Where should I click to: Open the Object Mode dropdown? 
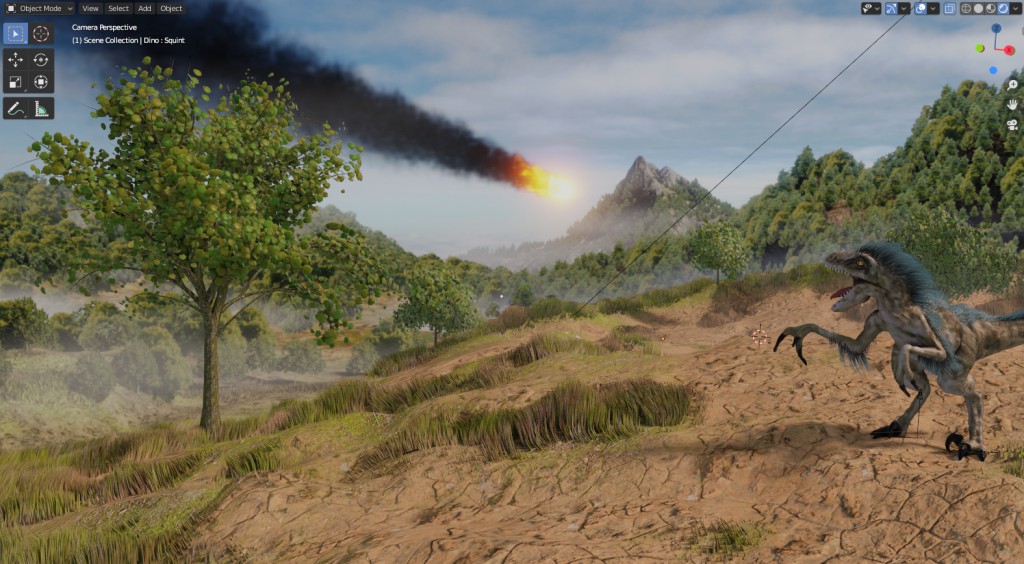tap(40, 8)
